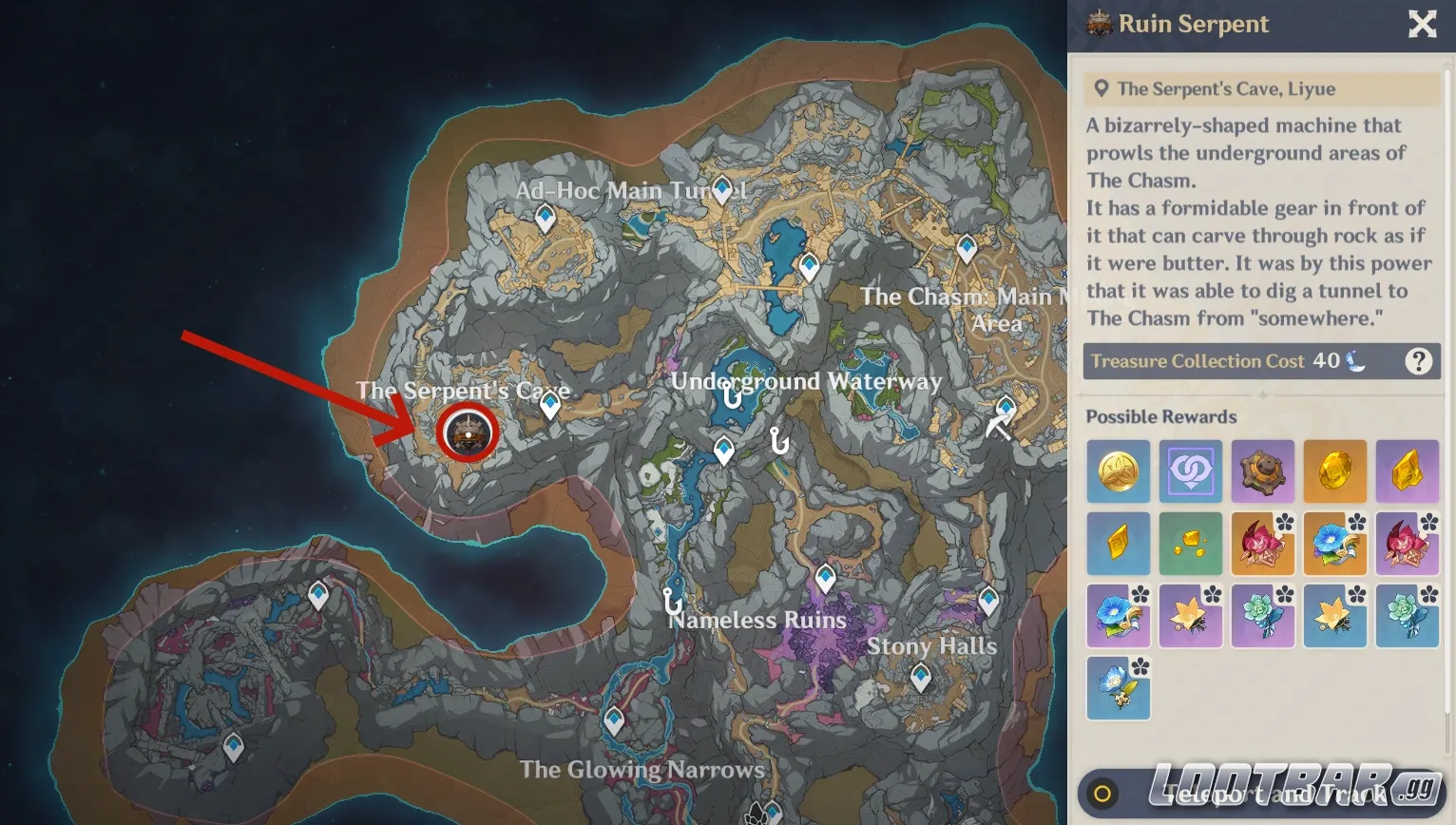Select the Mora coin reward icon

click(1119, 471)
